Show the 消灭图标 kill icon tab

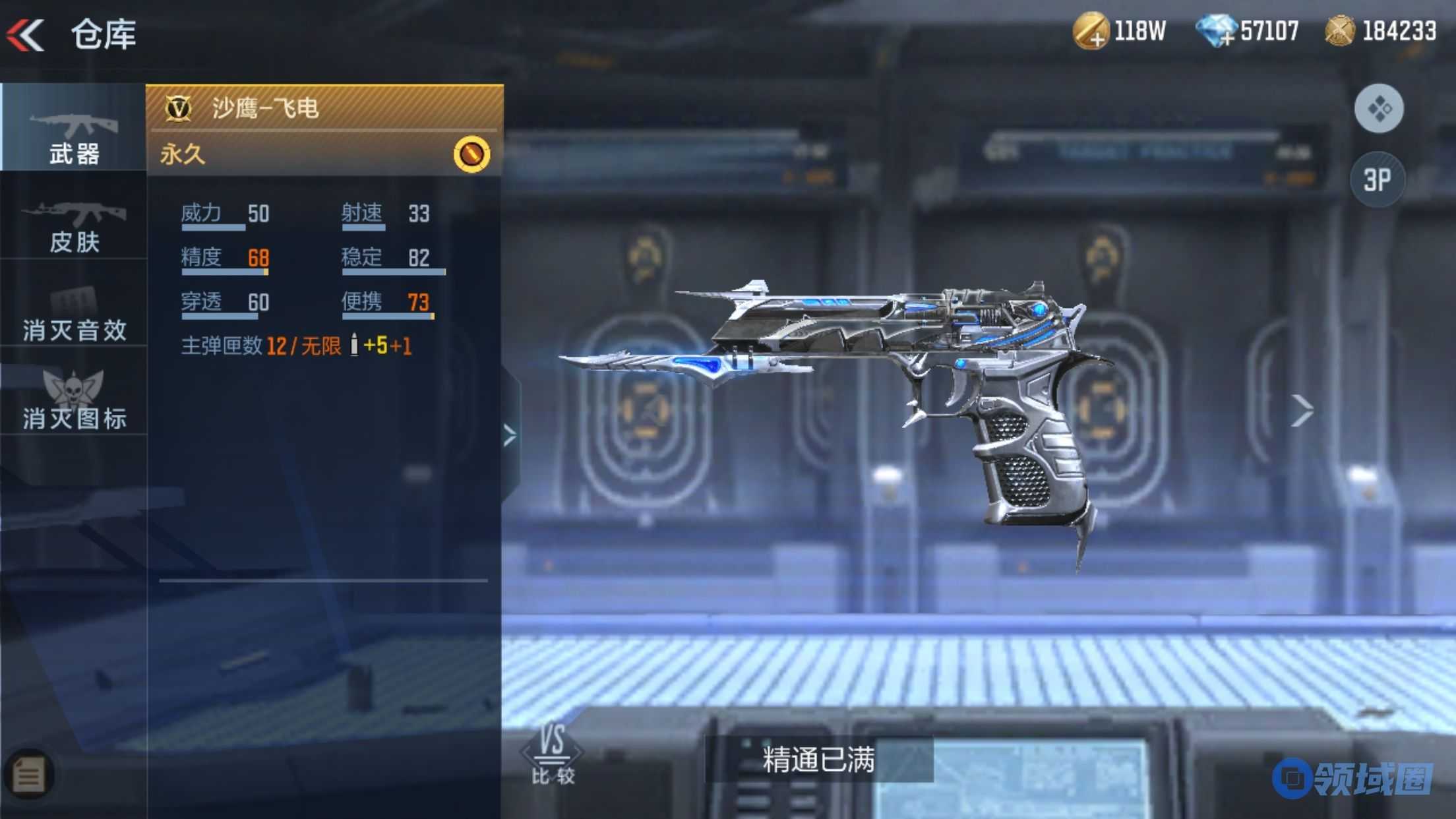coord(73,400)
